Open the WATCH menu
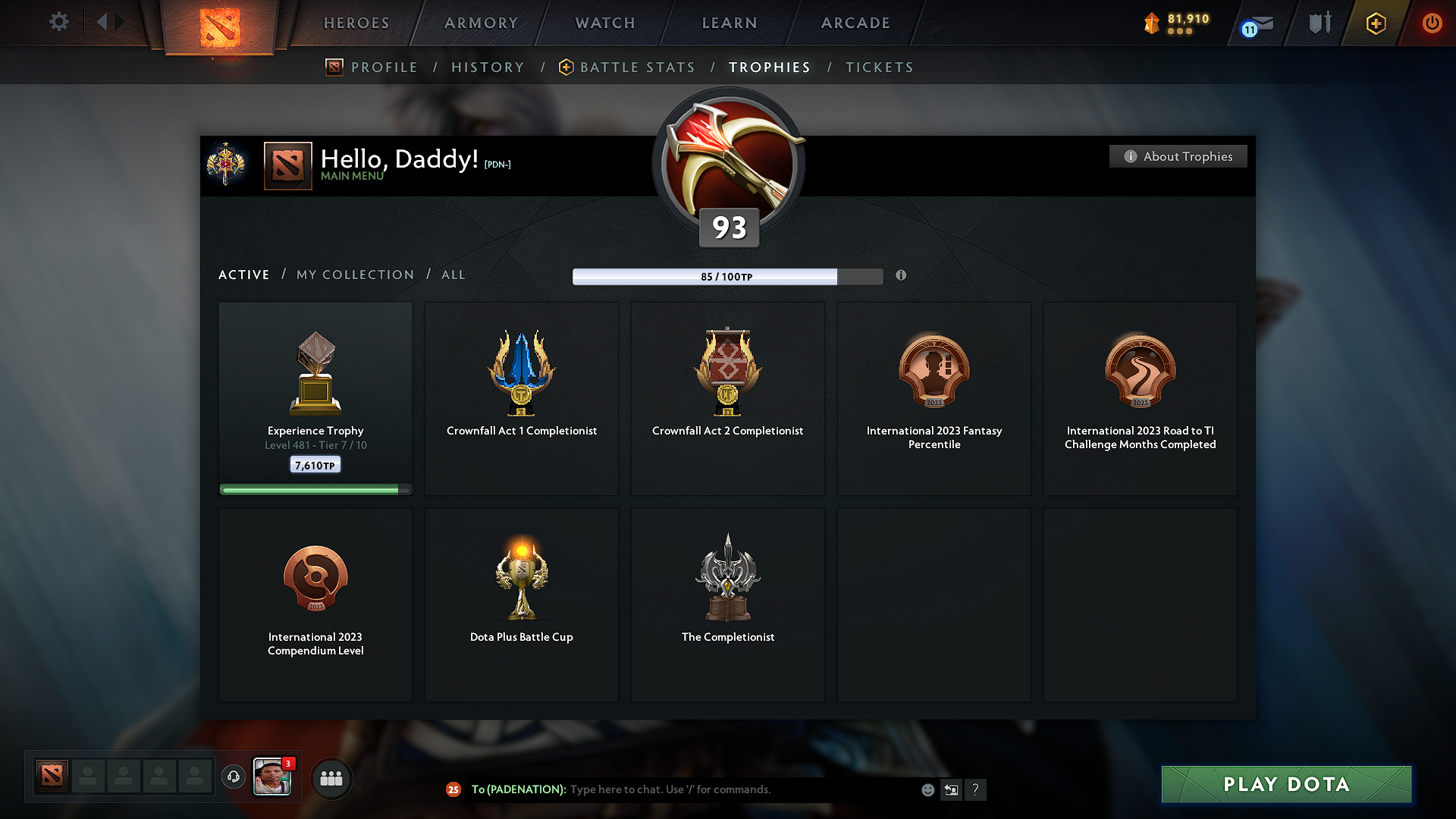1456x819 pixels. (x=604, y=23)
